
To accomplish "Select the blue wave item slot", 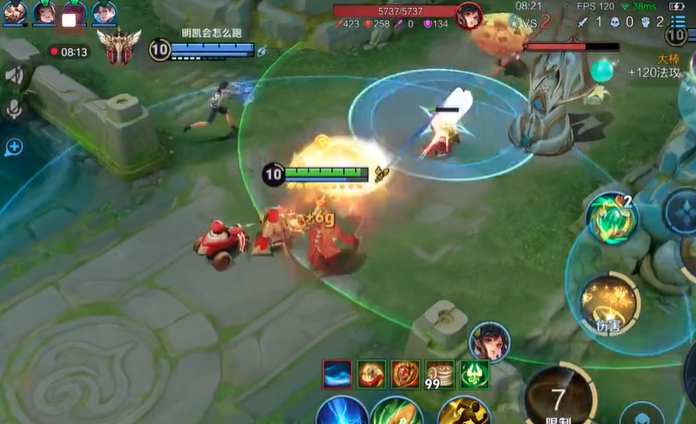I will 337,374.
